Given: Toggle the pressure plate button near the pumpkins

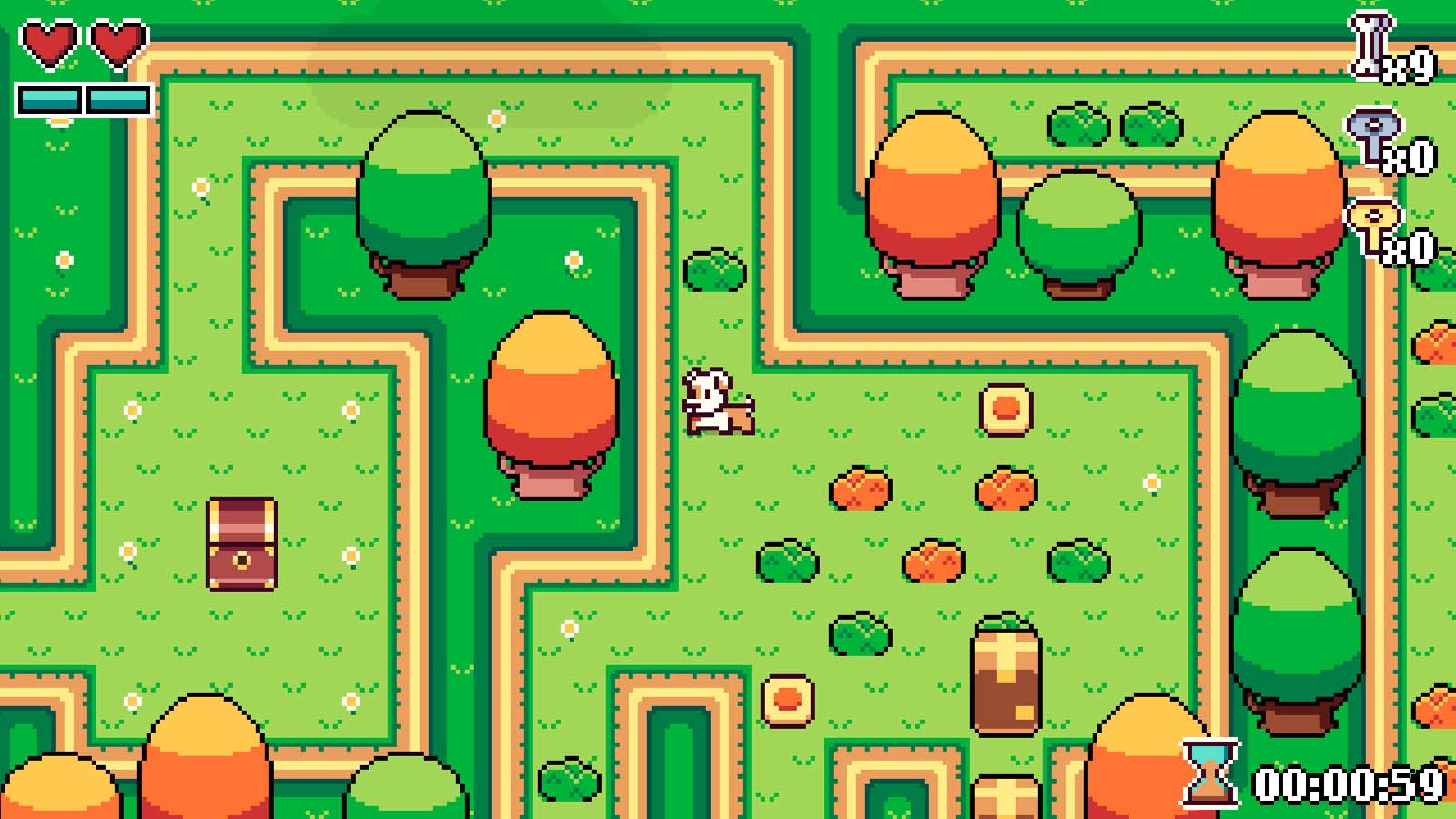Looking at the screenshot, I should pyautogui.click(x=1004, y=411).
